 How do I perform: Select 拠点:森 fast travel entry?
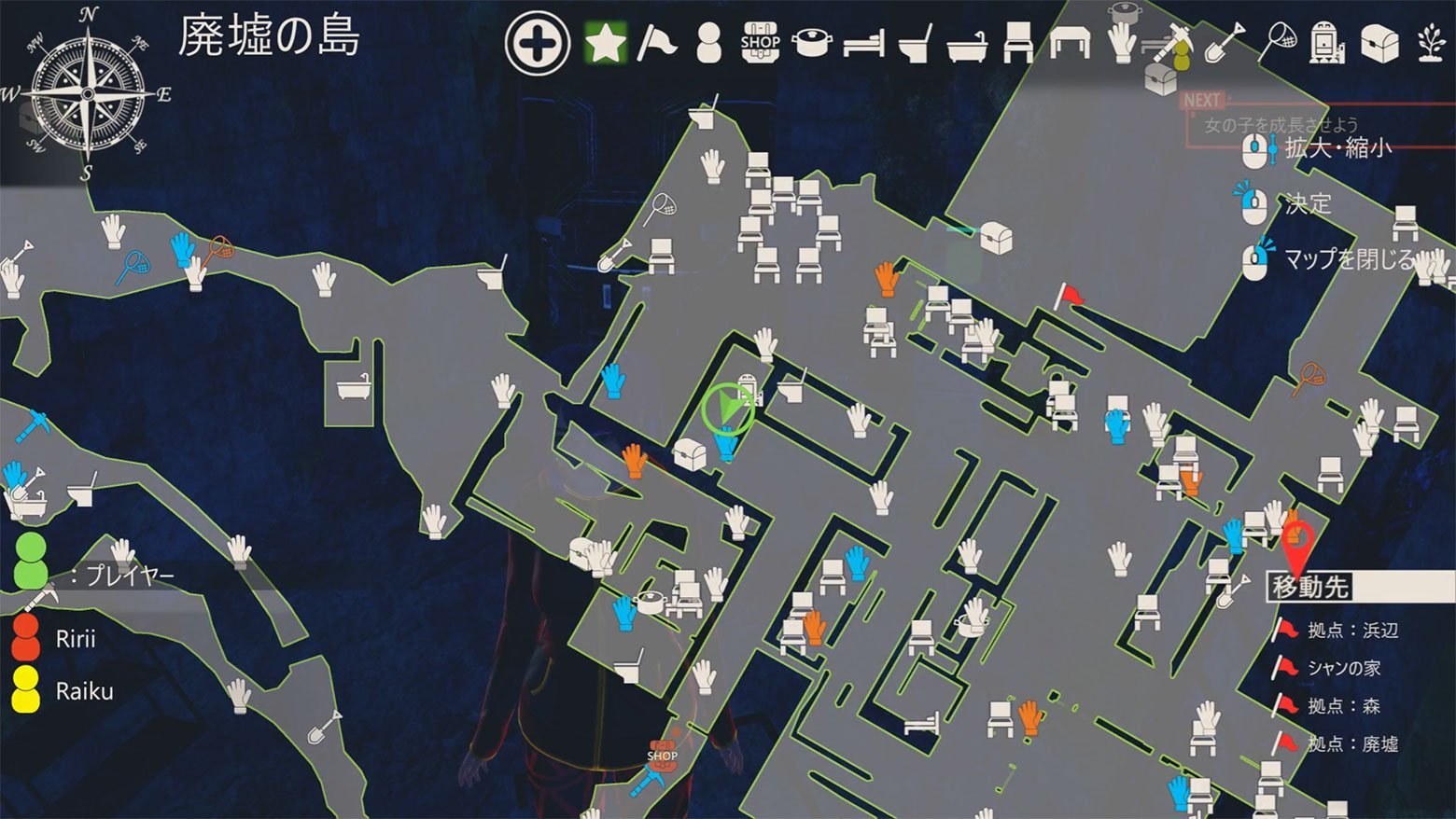click(1343, 706)
